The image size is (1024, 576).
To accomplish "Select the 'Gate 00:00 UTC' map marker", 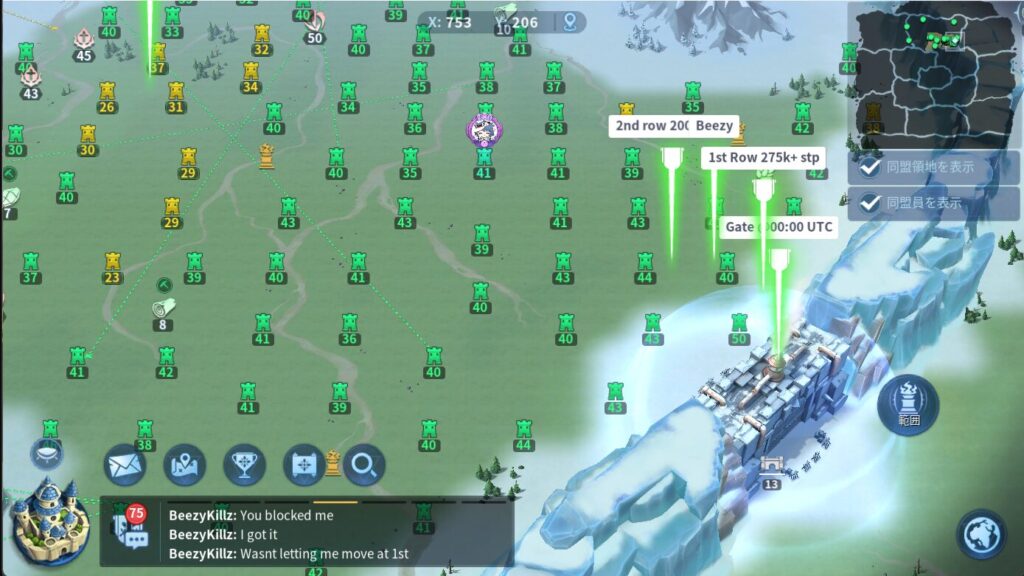I will pos(779,227).
